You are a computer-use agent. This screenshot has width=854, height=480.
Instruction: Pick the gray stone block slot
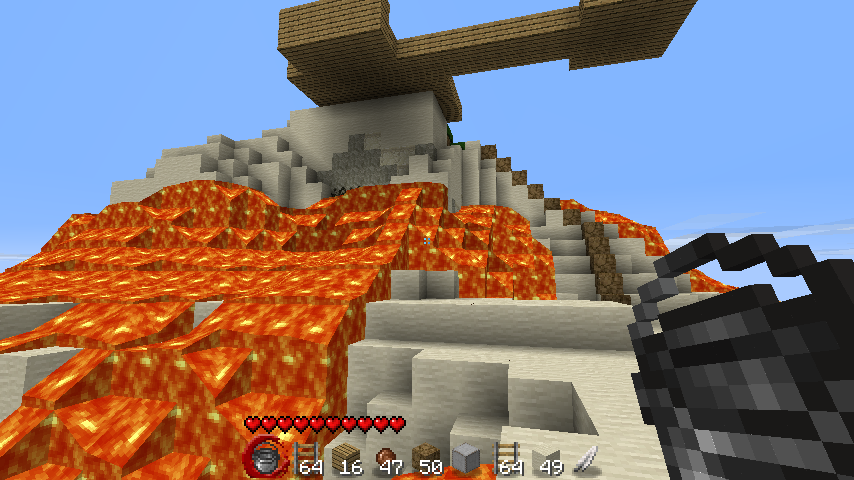point(465,459)
